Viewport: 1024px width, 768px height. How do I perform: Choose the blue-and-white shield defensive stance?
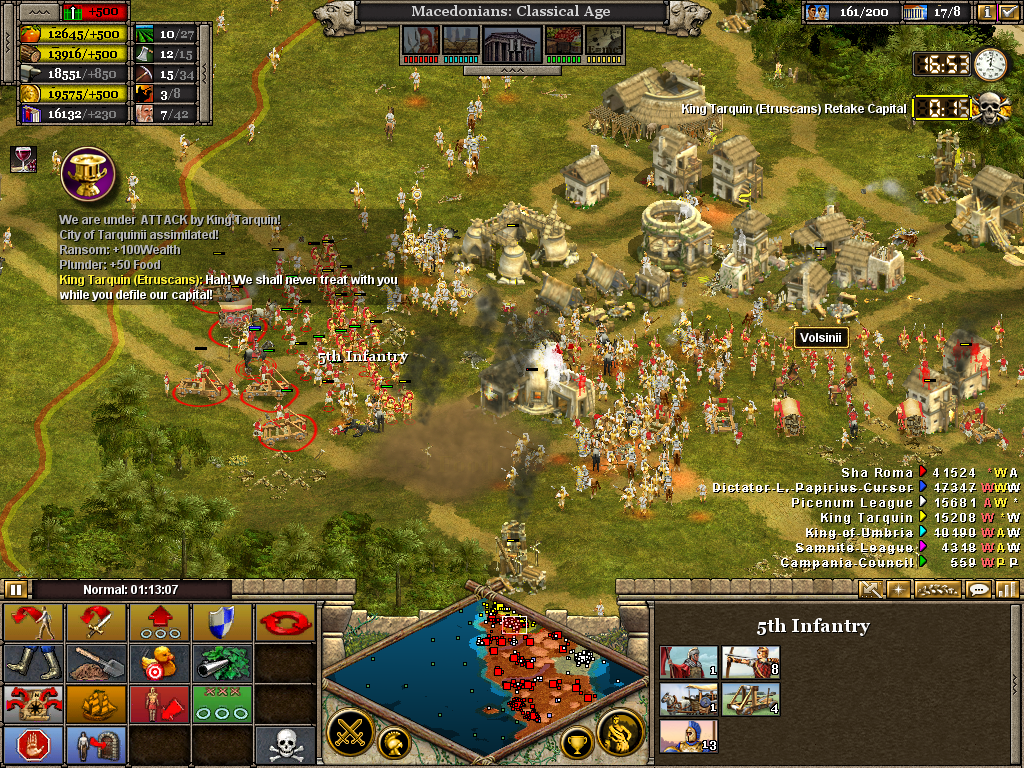point(222,622)
